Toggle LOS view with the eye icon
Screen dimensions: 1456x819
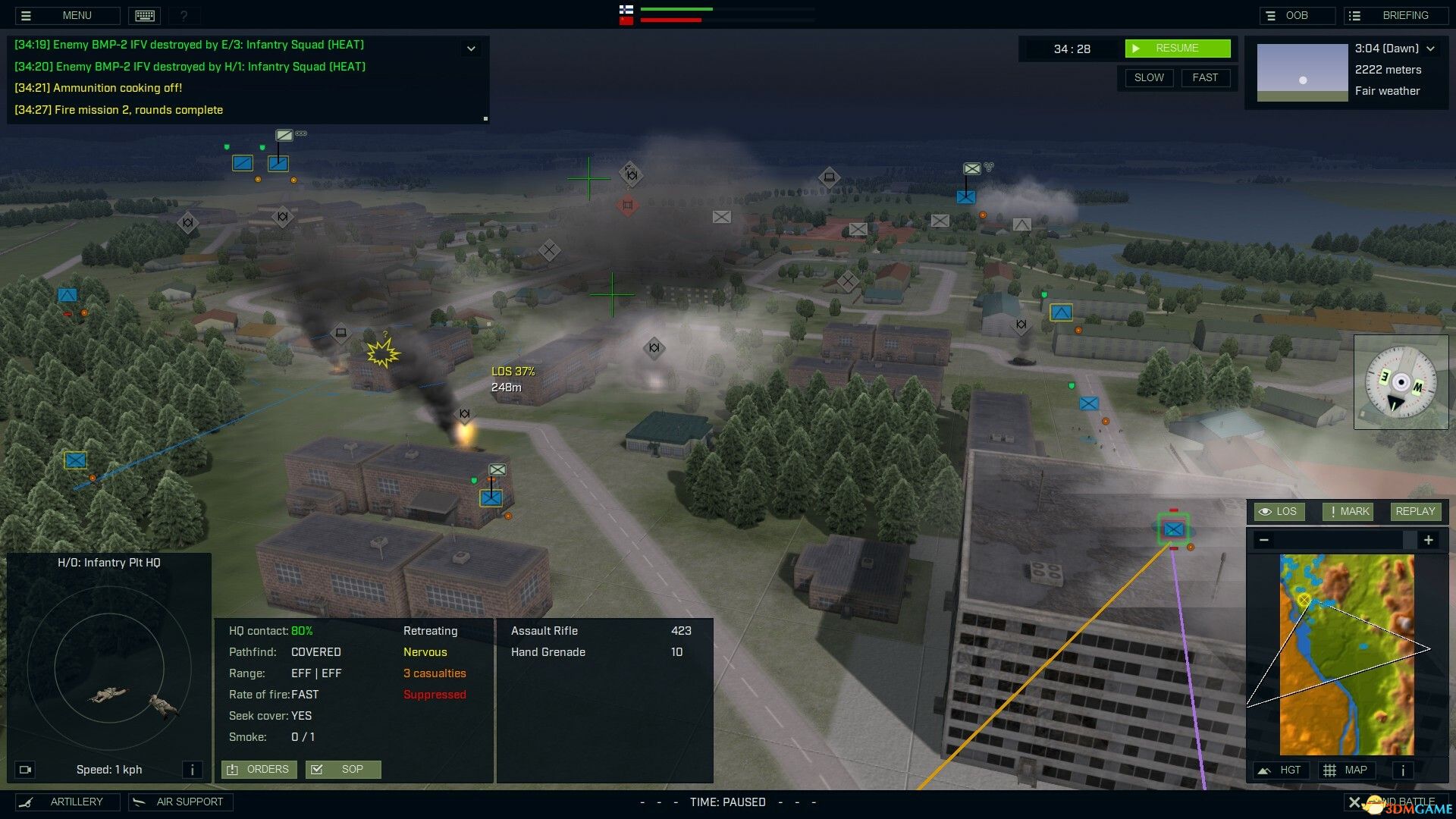point(1279,511)
